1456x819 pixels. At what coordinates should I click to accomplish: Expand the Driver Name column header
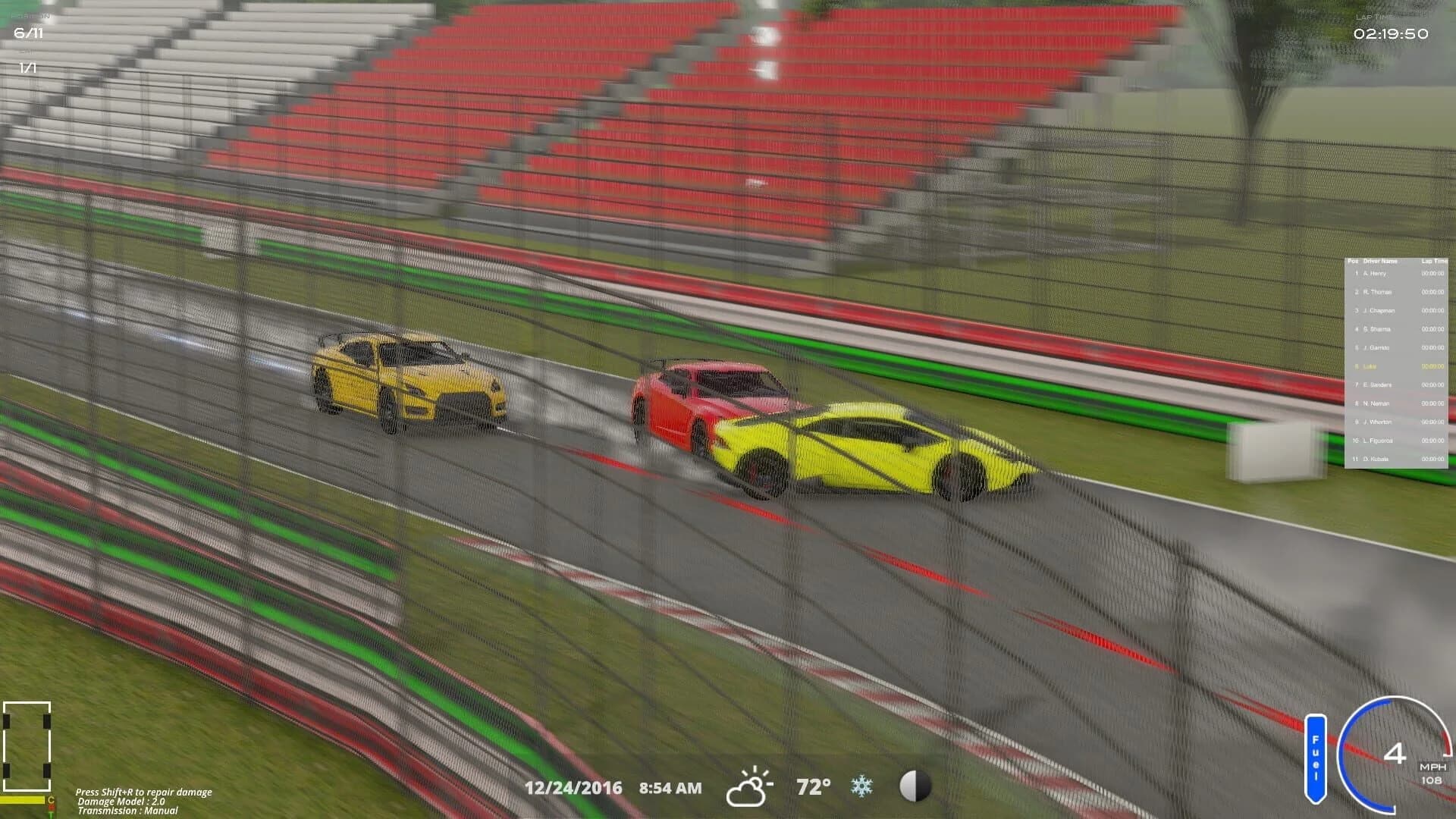pyautogui.click(x=1382, y=259)
